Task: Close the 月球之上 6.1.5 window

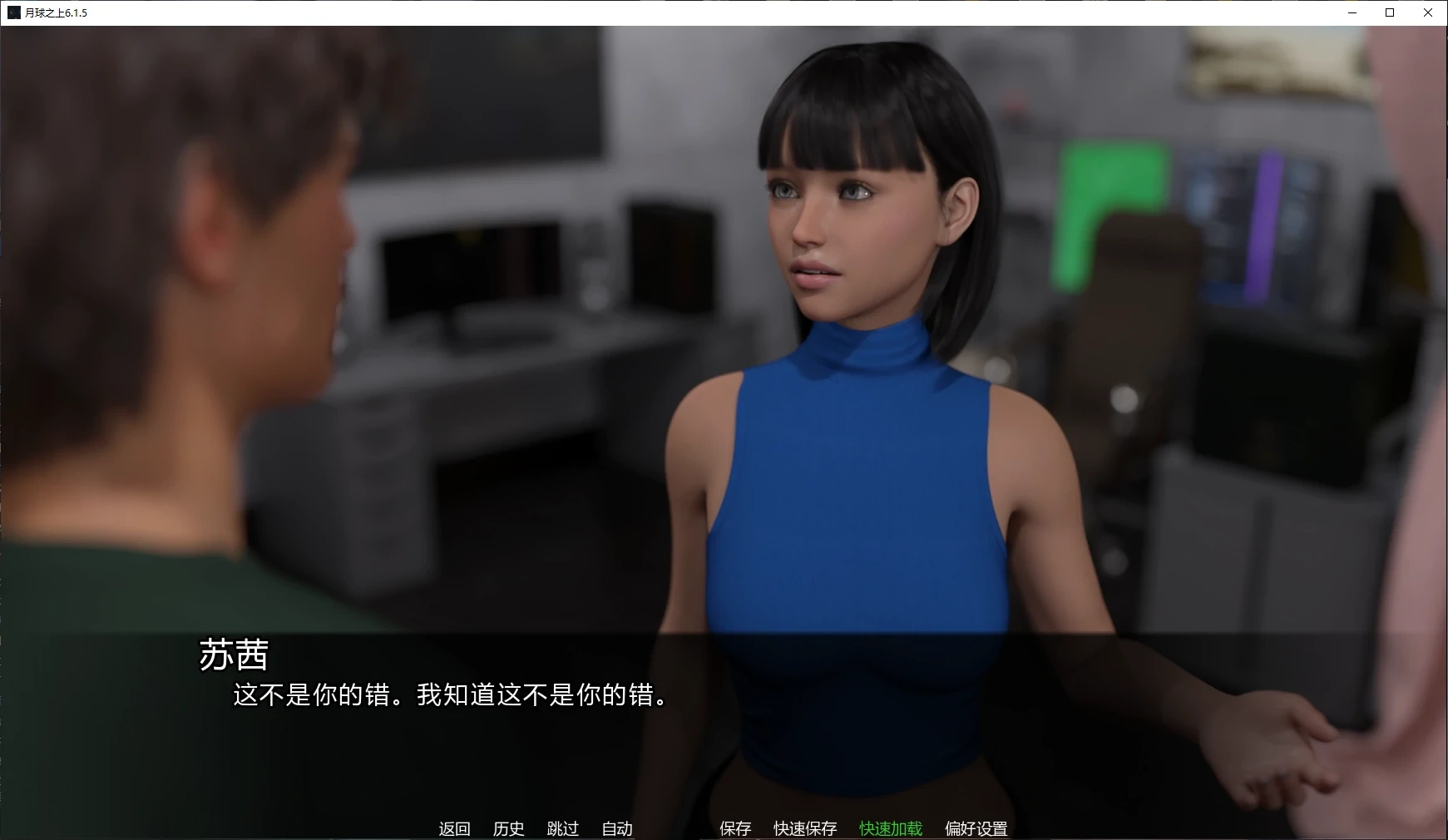Action: [x=1428, y=12]
